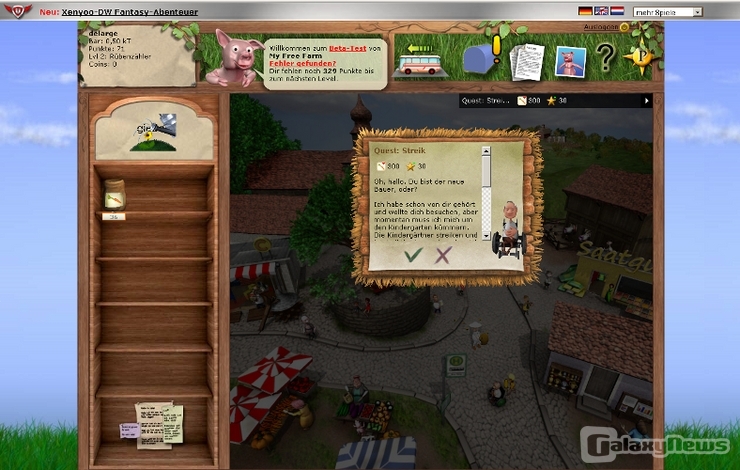This screenshot has height=470, width=740.
Task: Decline the quest with the purple X
Action: (x=443, y=256)
